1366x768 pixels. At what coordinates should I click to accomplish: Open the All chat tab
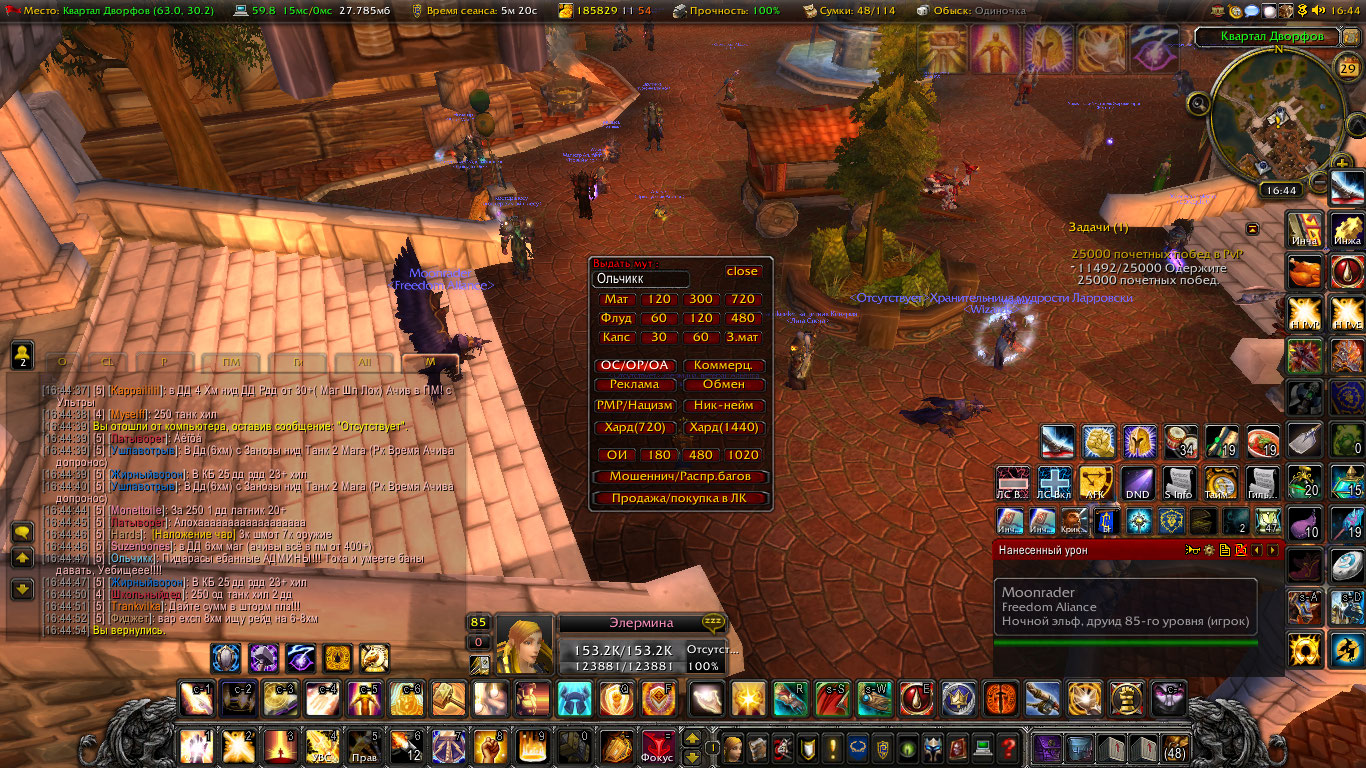tap(365, 362)
